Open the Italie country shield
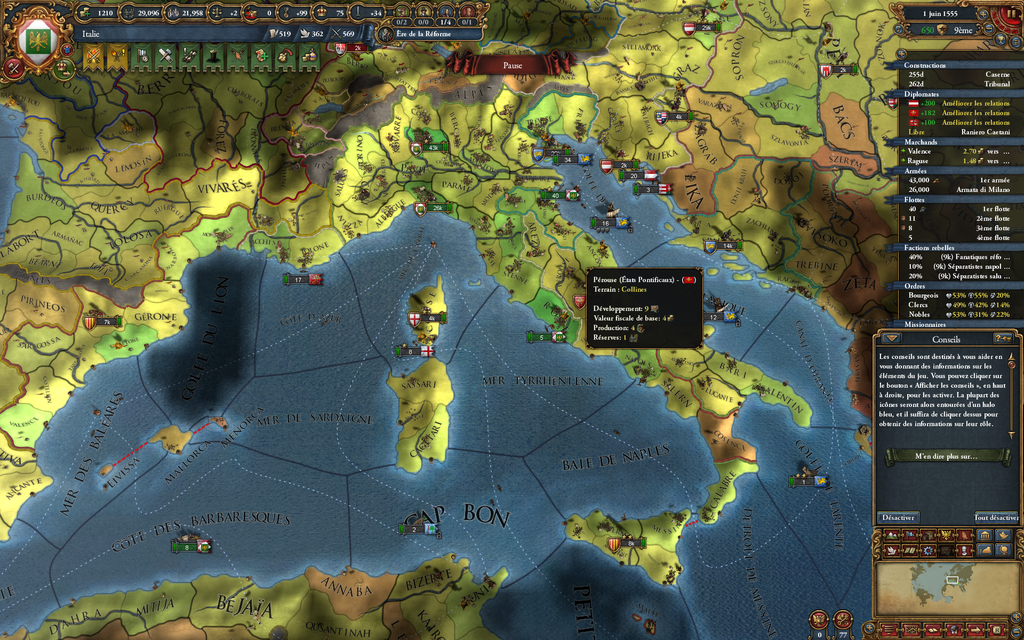This screenshot has width=1024, height=640. 37,37
